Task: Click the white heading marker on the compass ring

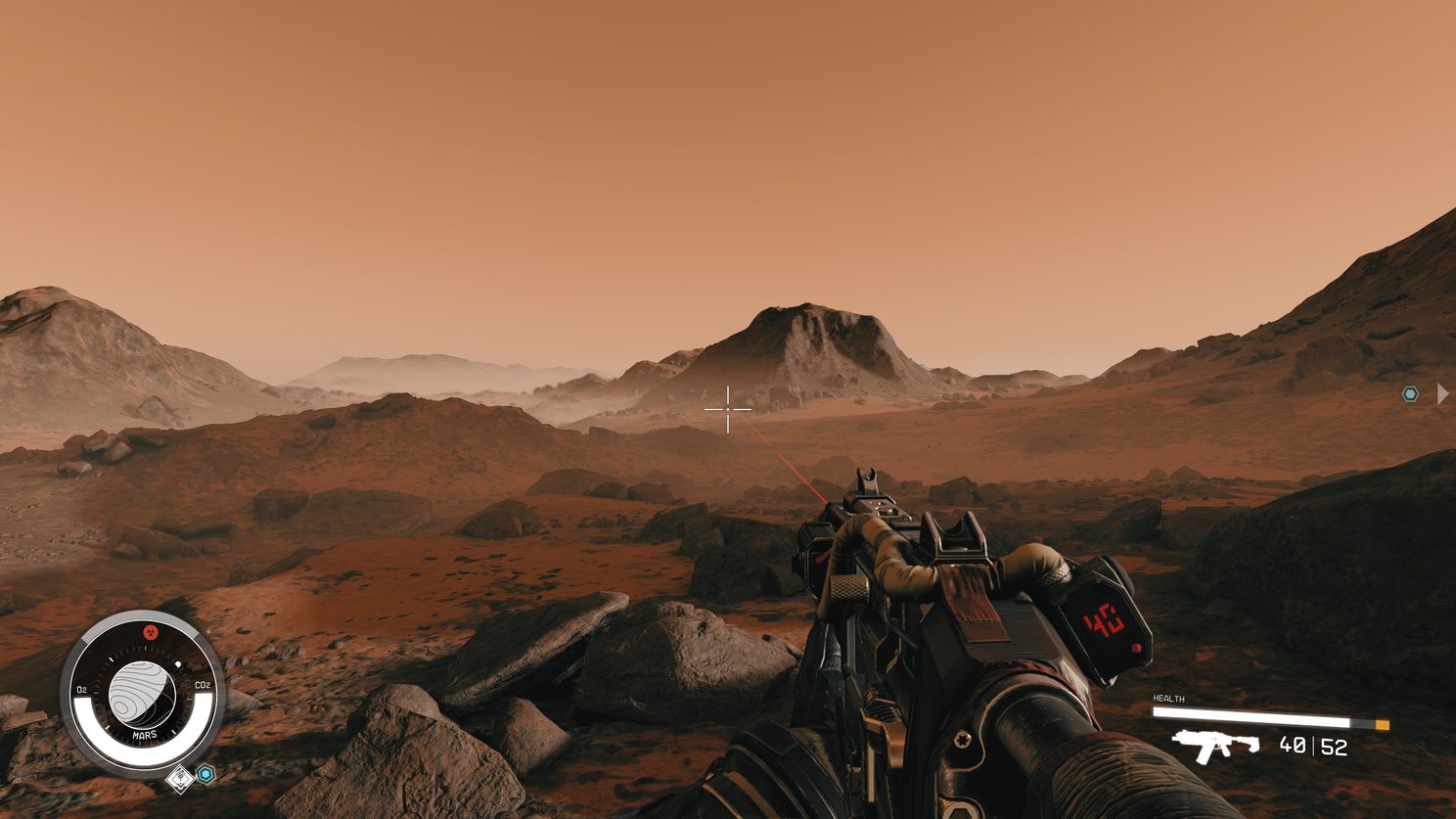Action: point(178,663)
